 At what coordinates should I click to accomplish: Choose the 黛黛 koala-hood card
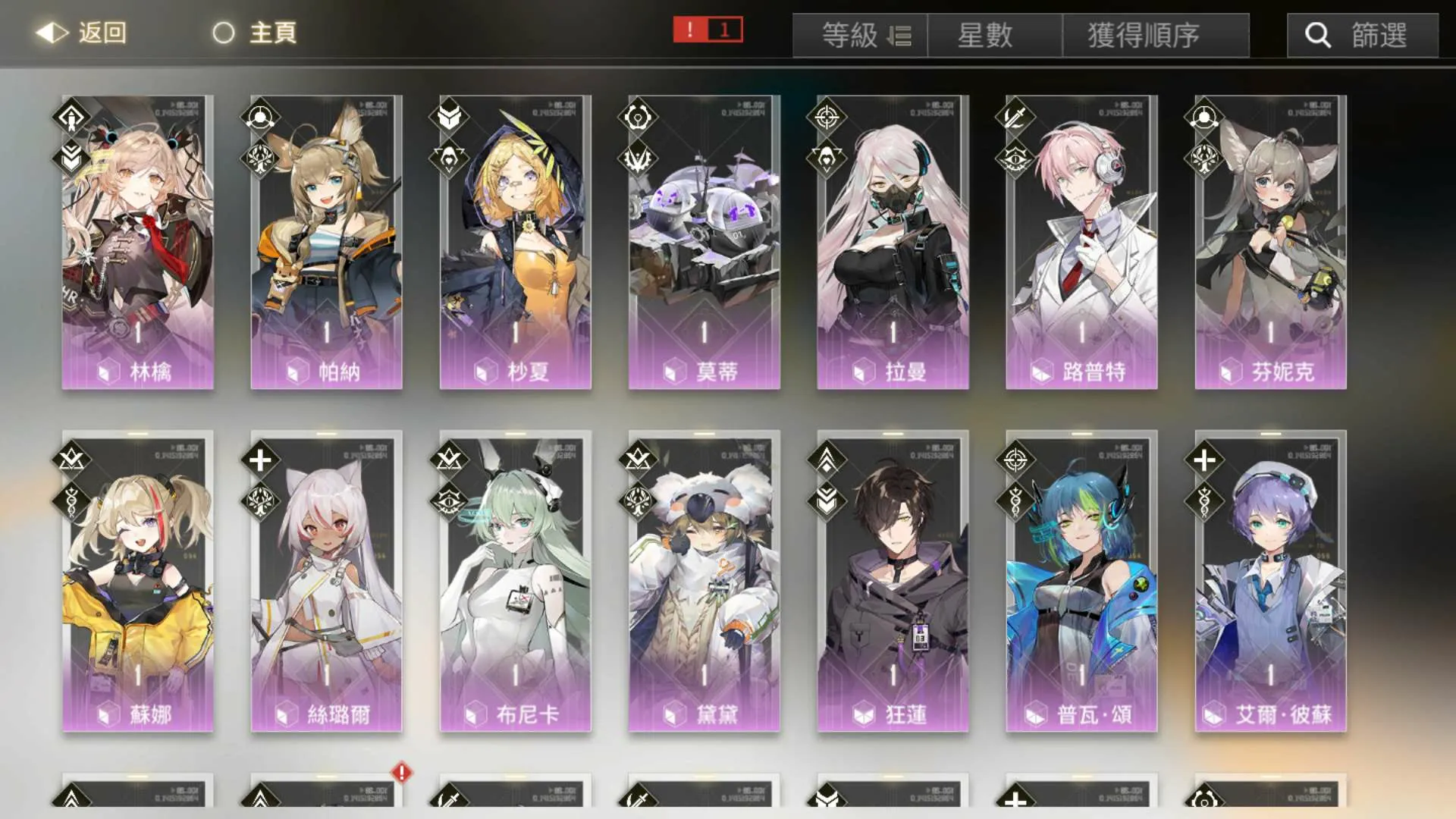(x=704, y=584)
